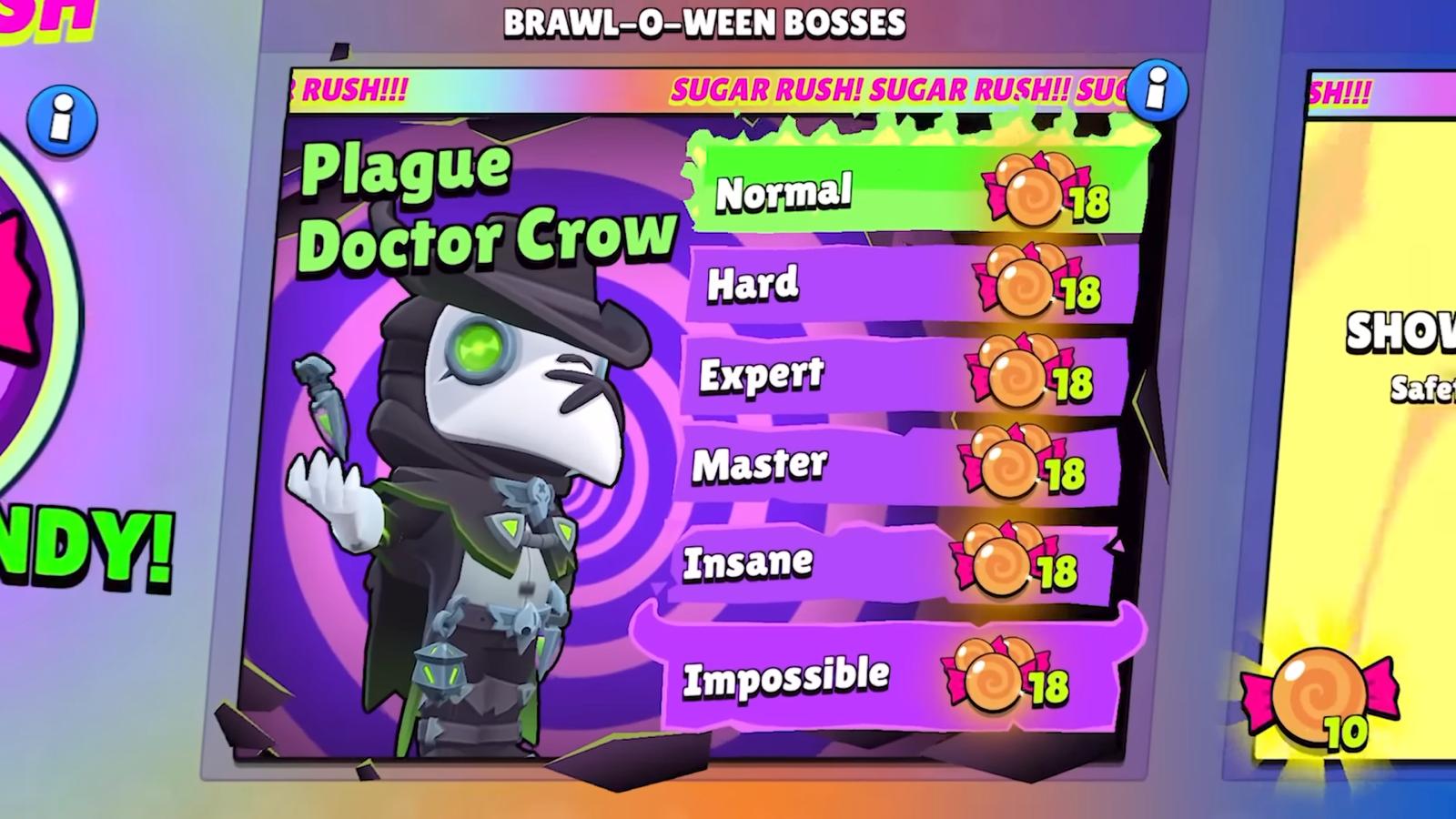Pick the Expert difficulty option

pos(905,374)
